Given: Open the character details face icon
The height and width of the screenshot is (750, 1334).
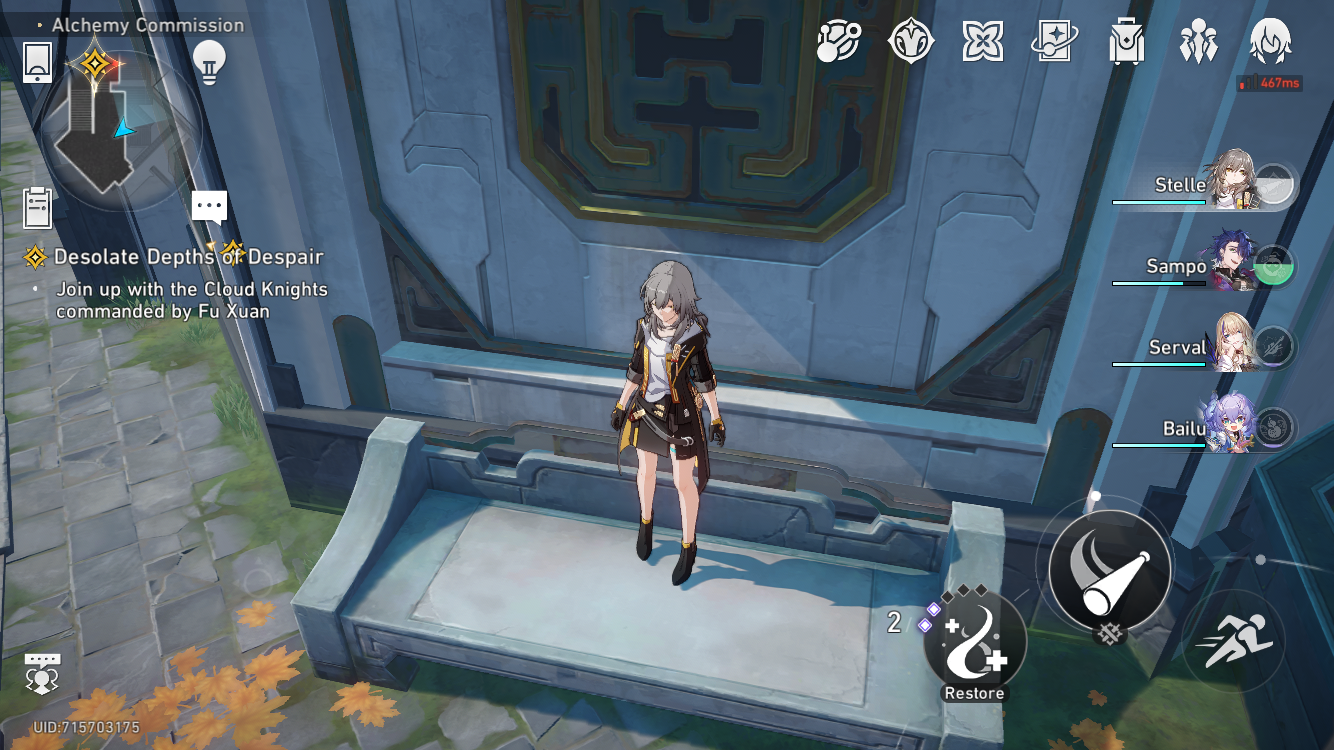Looking at the screenshot, I should [x=1270, y=40].
